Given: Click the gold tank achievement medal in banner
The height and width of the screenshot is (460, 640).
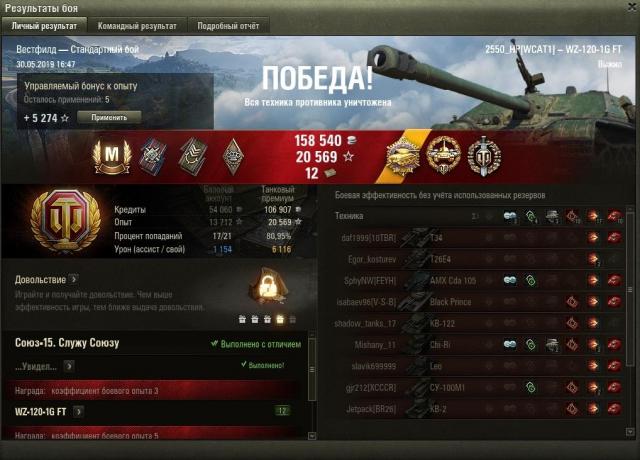Looking at the screenshot, I should 406,156.
